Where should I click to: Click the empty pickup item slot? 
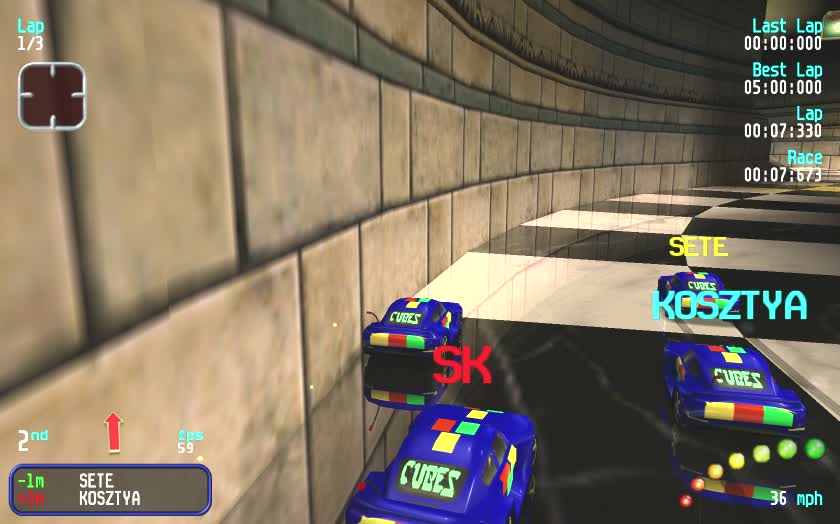click(x=52, y=95)
